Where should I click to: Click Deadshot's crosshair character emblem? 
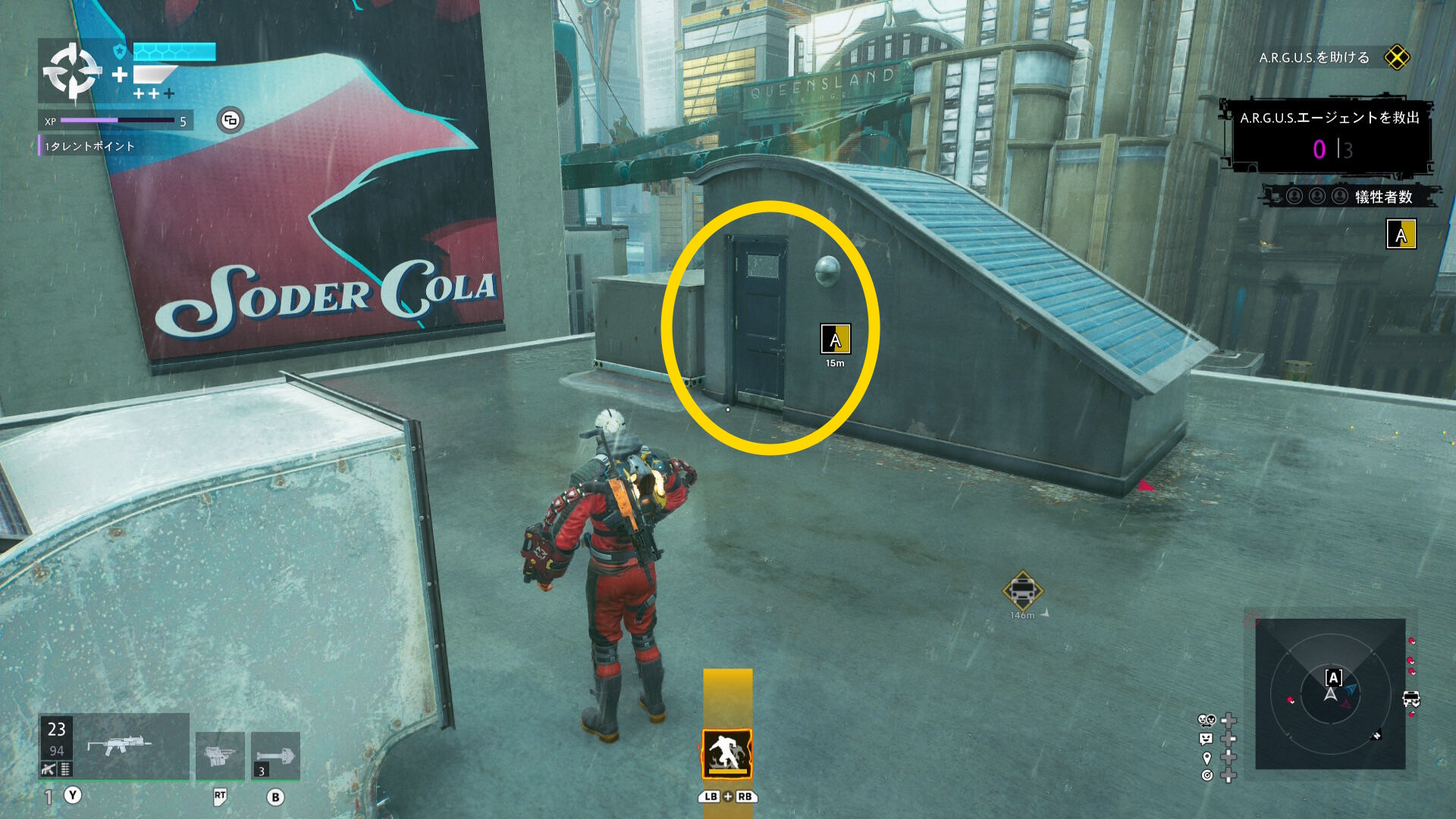[x=72, y=71]
